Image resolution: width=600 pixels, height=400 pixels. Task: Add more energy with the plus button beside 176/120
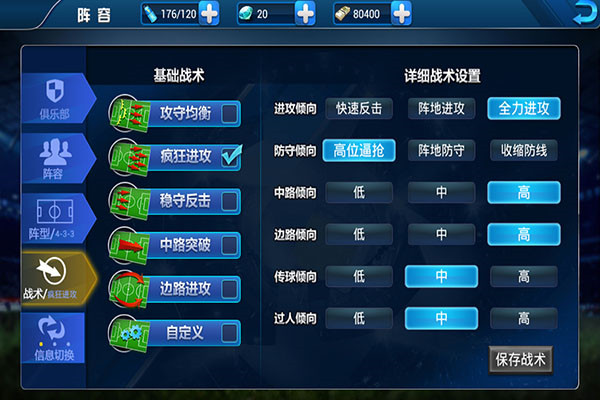[x=210, y=14]
